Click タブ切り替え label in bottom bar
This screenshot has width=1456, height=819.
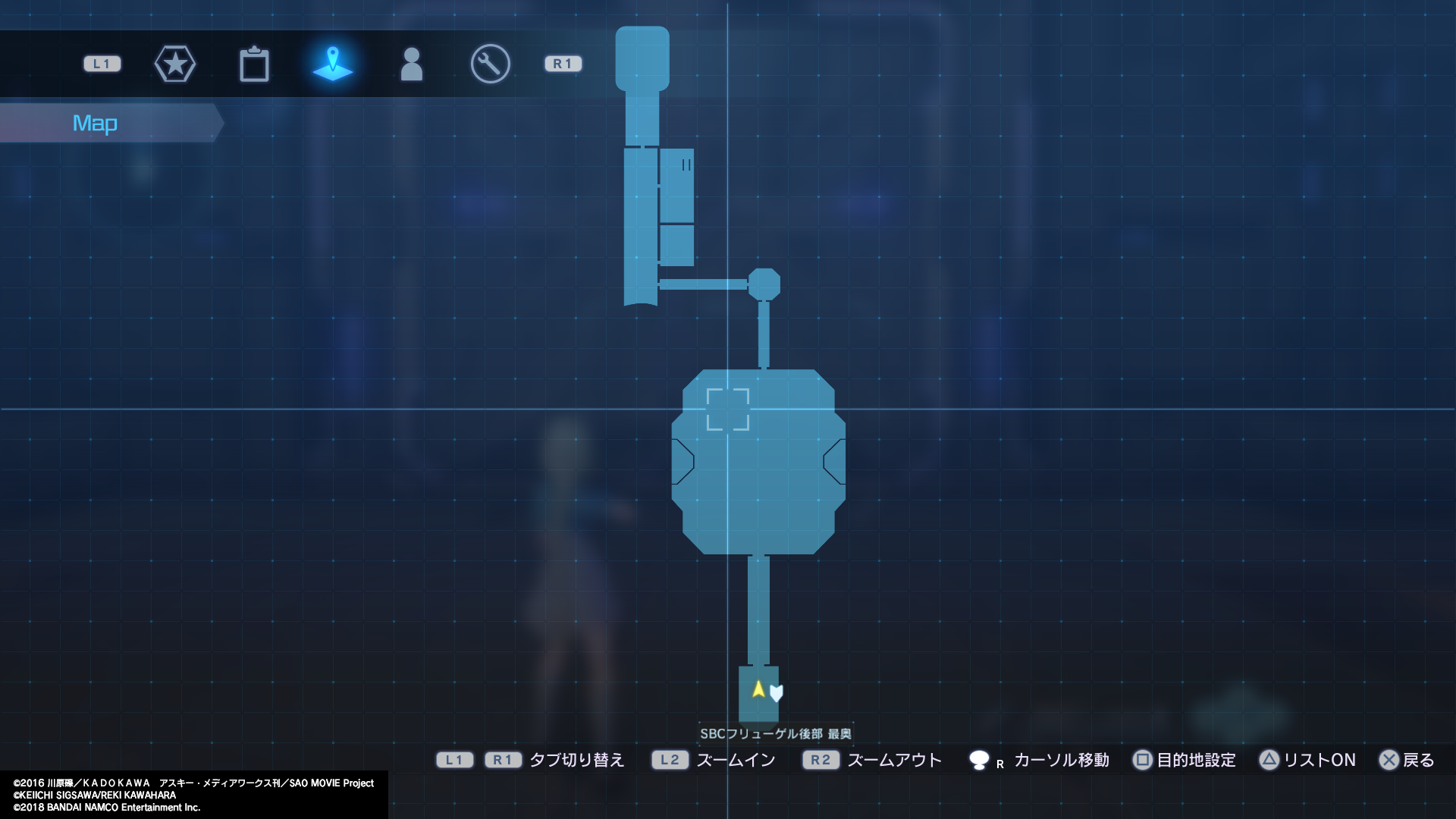pyautogui.click(x=576, y=760)
